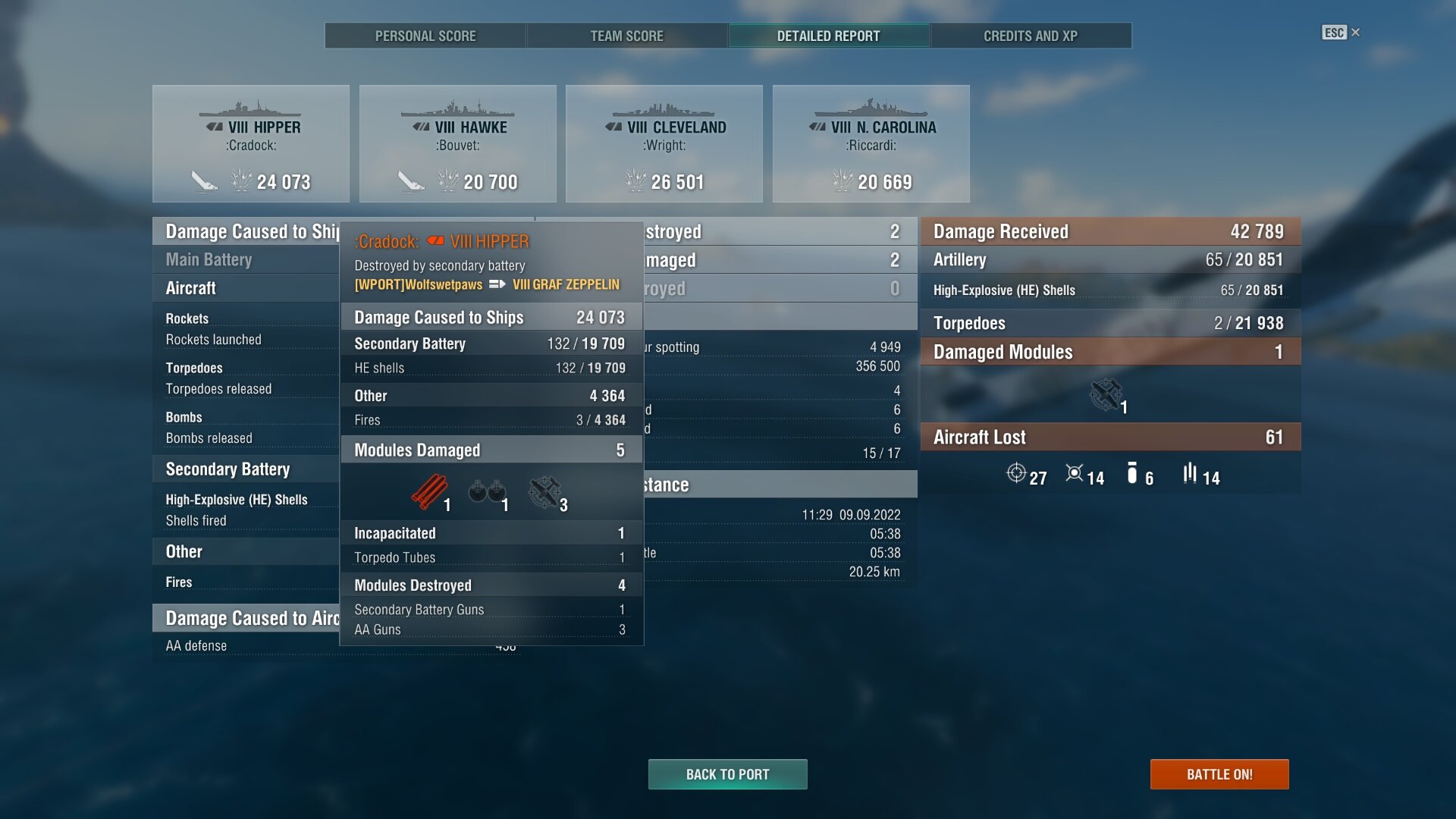This screenshot has height=819, width=1456.
Task: Open the Team Score tab
Action: 626,36
